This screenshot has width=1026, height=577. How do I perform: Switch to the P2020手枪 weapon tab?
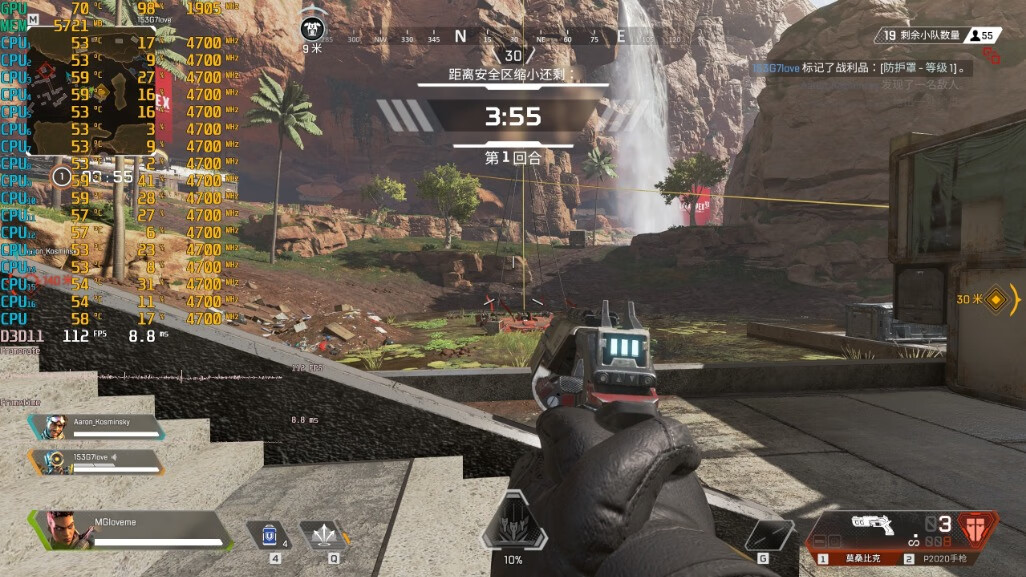point(945,560)
